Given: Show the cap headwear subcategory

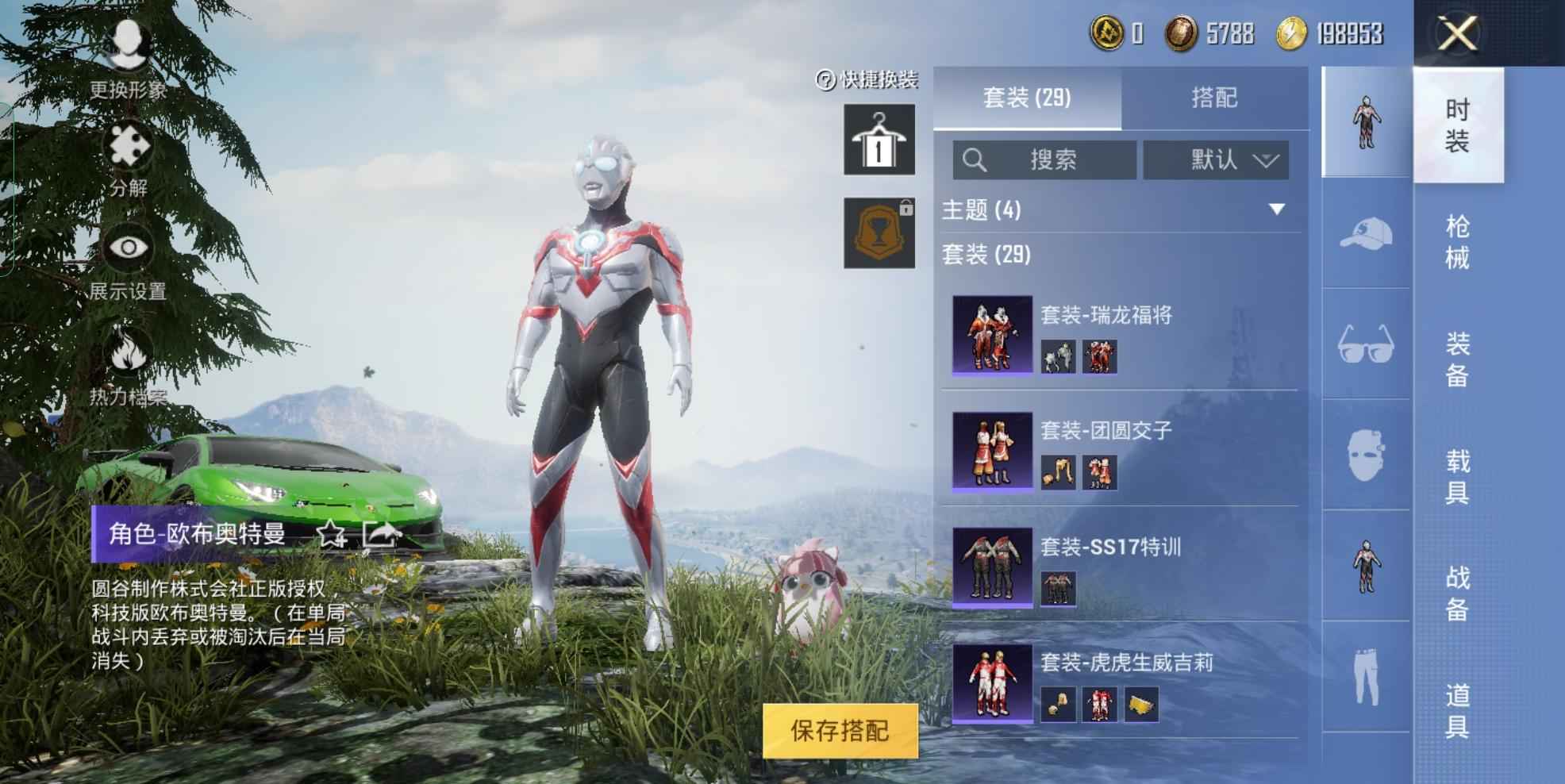Looking at the screenshot, I should click(1365, 233).
